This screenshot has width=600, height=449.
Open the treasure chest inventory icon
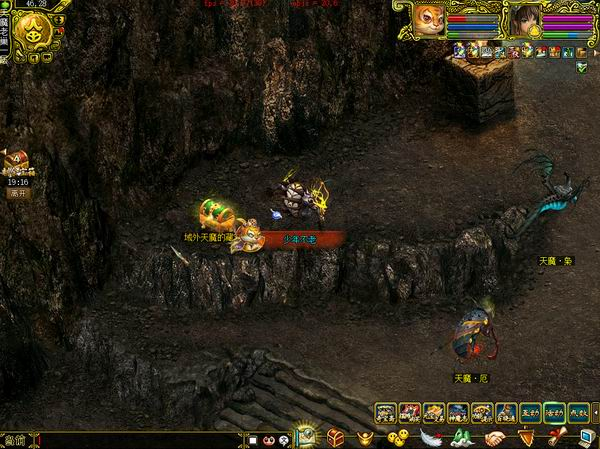tap(335, 437)
